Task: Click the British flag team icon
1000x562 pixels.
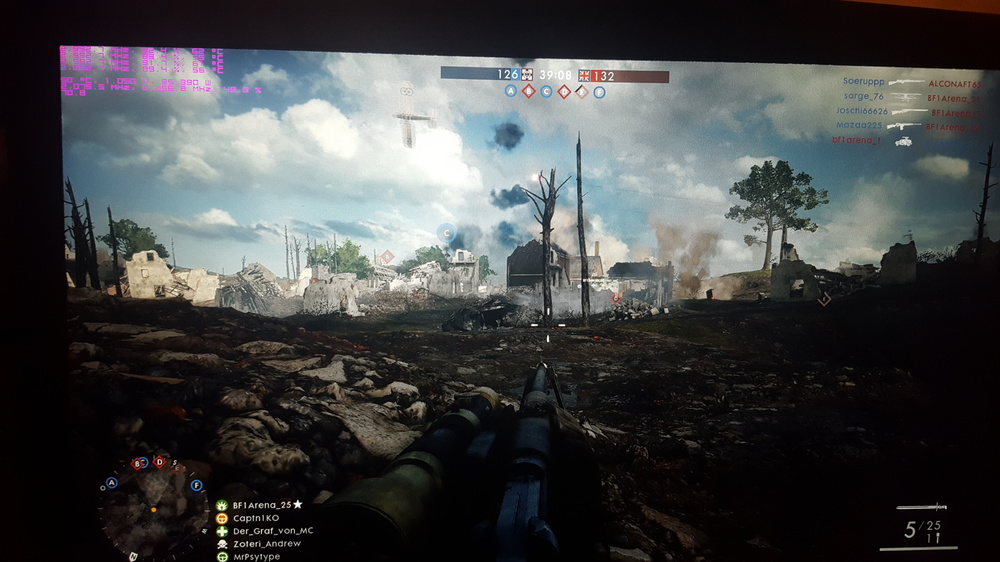Action: click(x=584, y=75)
